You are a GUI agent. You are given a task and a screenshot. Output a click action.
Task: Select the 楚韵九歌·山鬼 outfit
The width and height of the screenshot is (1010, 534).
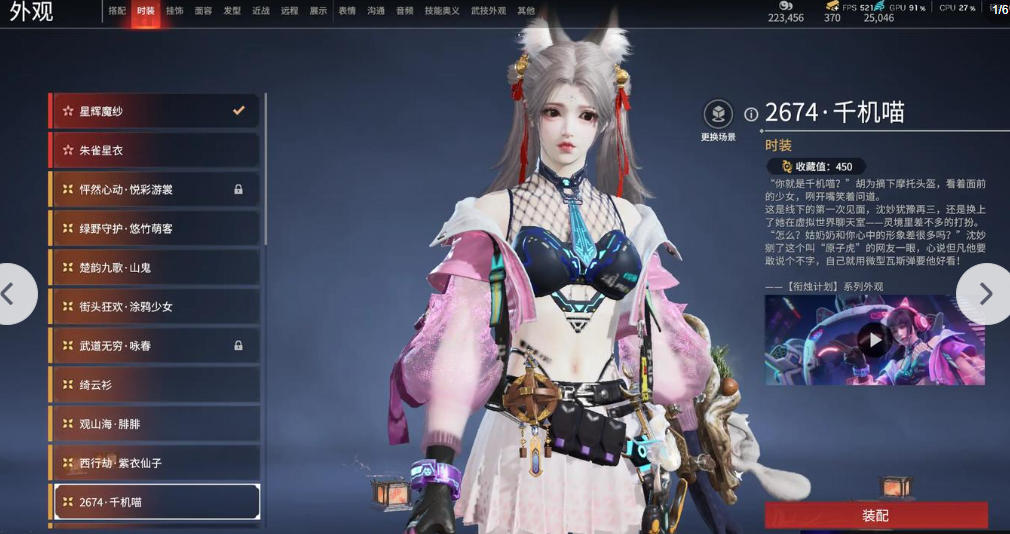coord(153,267)
